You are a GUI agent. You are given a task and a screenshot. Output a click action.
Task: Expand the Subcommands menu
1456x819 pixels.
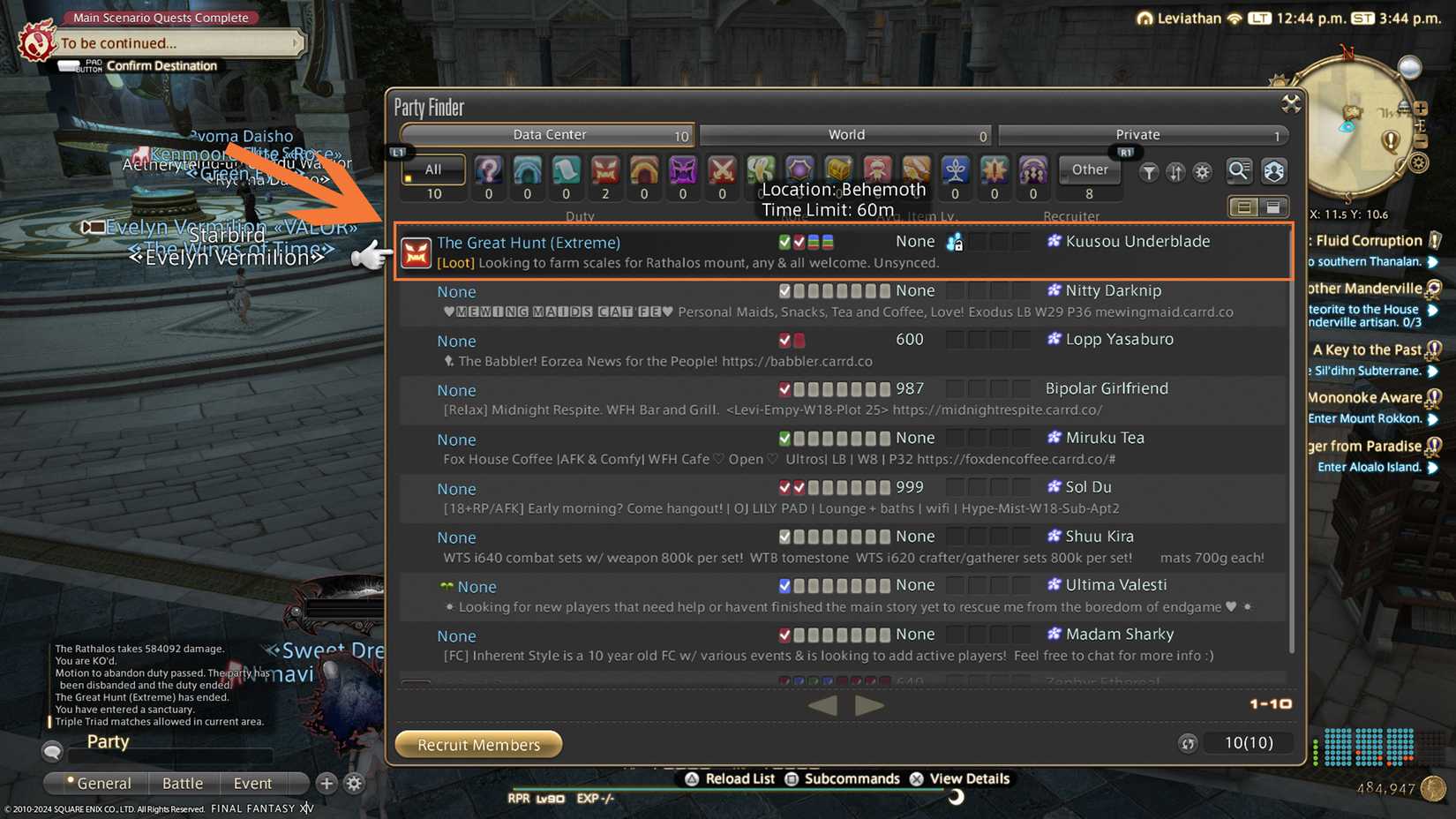843,778
